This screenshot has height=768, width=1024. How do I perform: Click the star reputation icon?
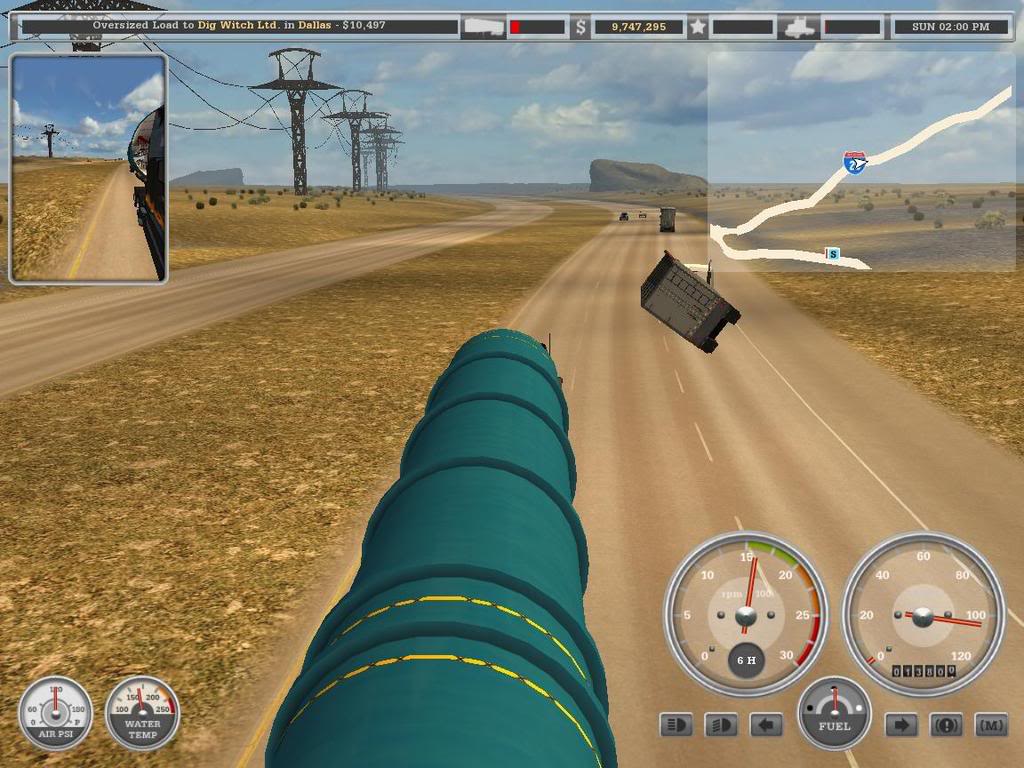698,27
